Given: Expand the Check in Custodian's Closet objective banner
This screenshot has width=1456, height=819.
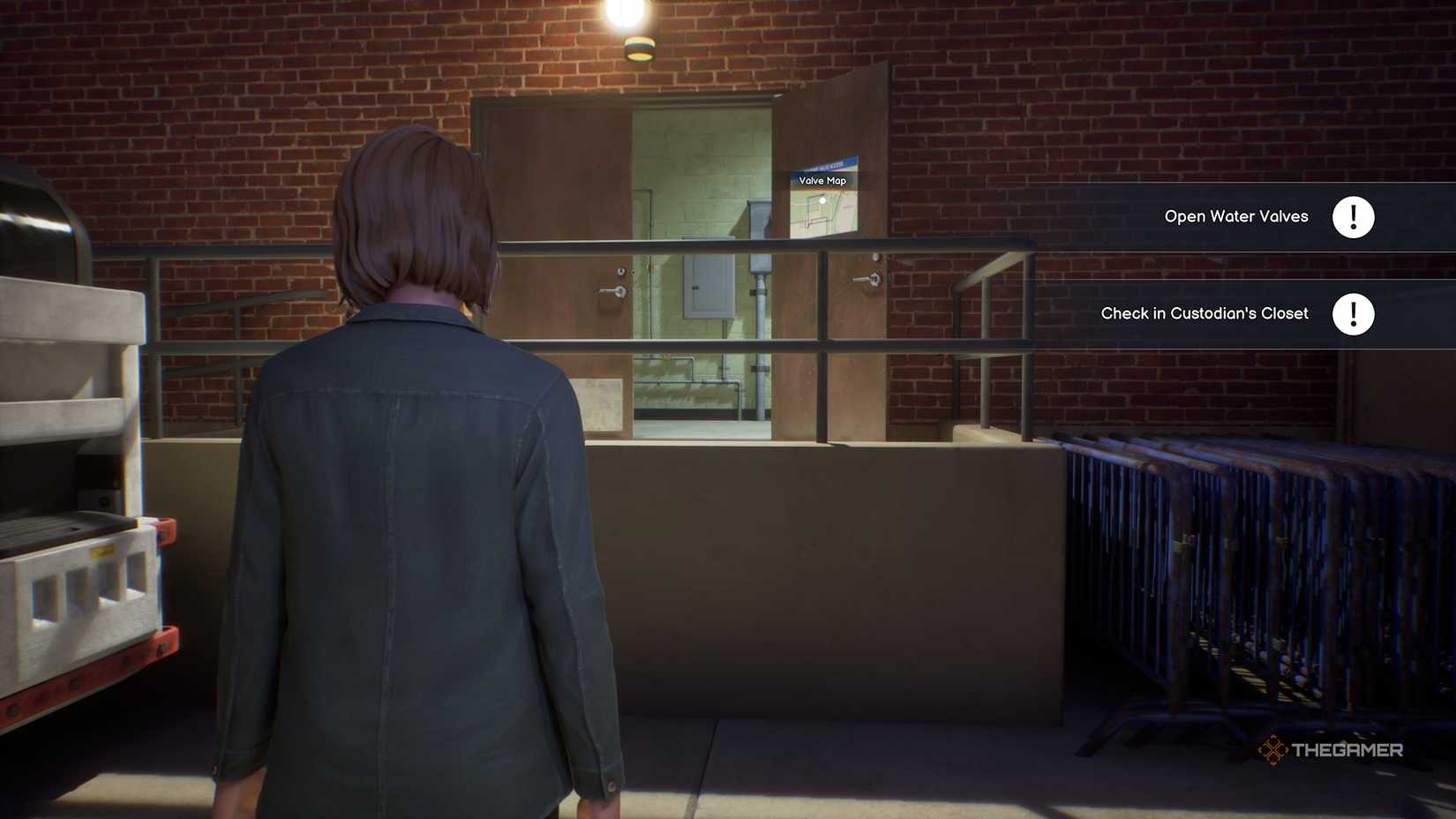Looking at the screenshot, I should point(1205,313).
